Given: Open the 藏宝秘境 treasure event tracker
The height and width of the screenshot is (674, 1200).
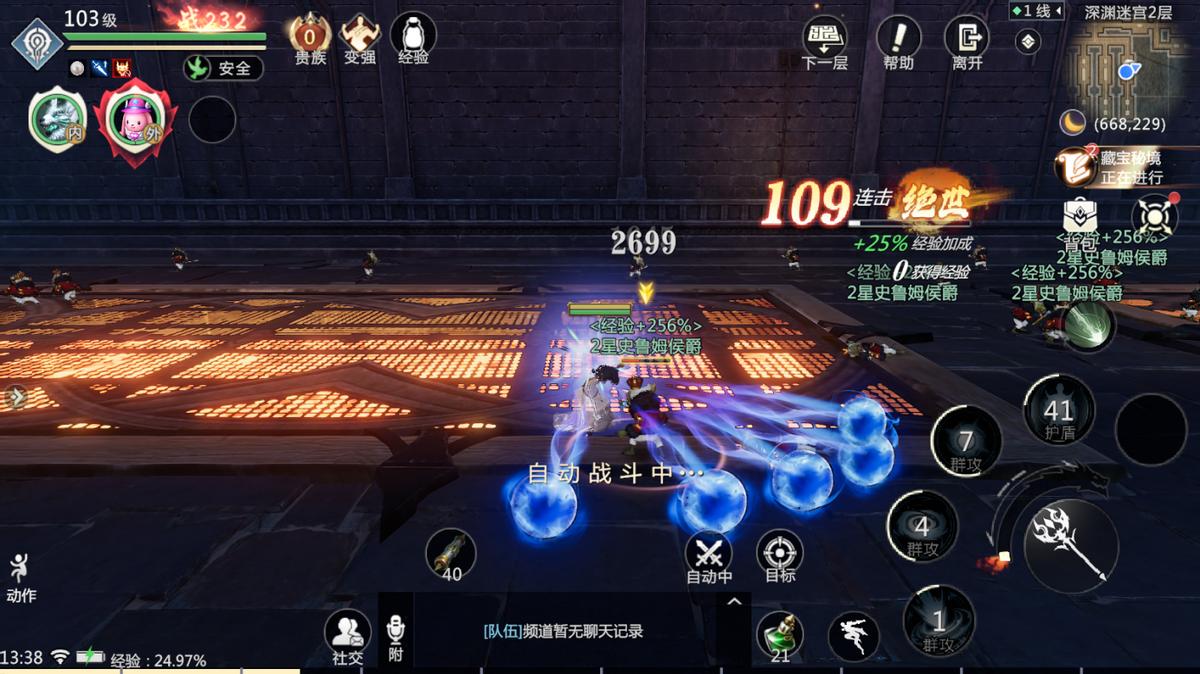Looking at the screenshot, I should pyautogui.click(x=1118, y=166).
